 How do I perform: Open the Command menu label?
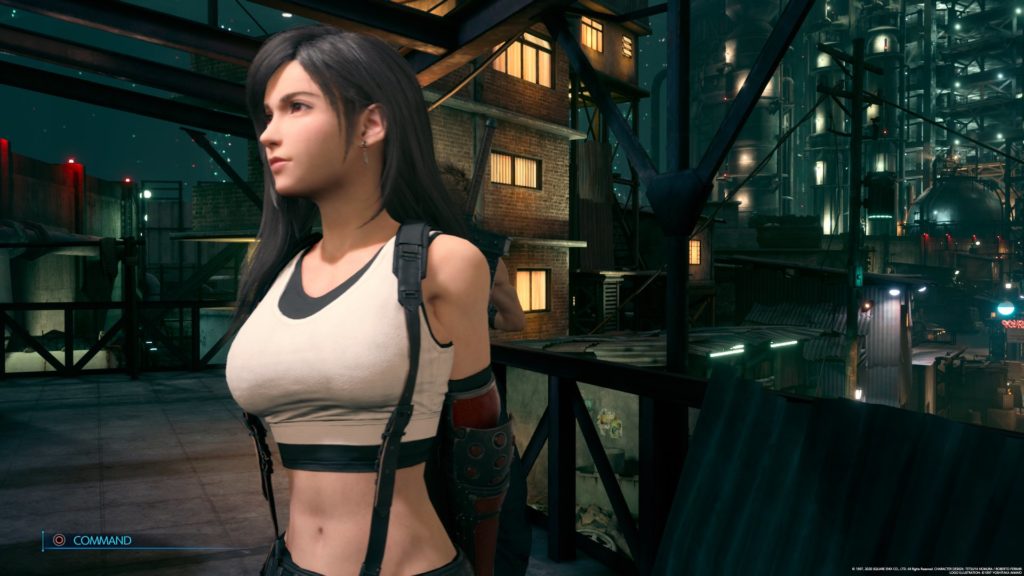point(101,540)
